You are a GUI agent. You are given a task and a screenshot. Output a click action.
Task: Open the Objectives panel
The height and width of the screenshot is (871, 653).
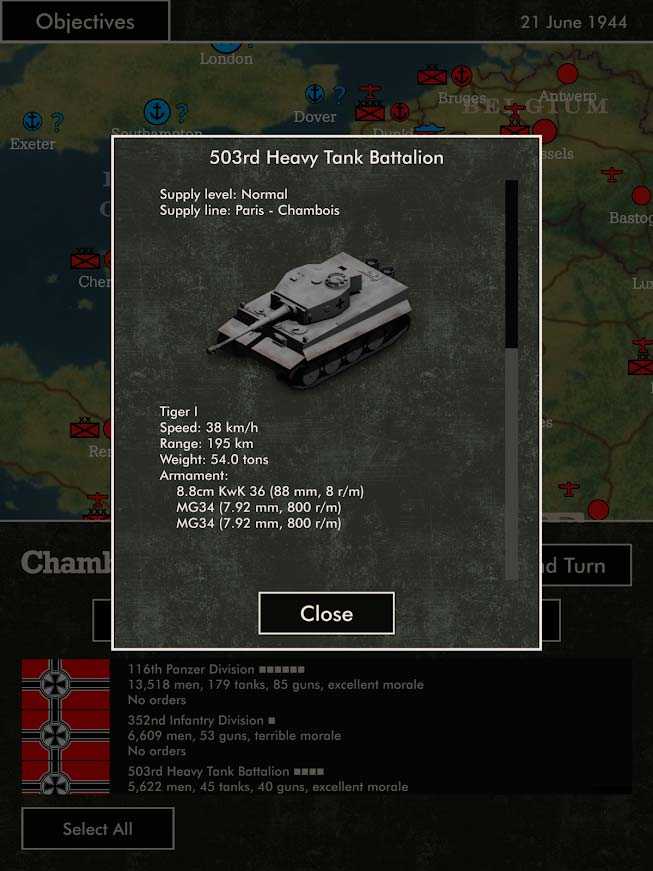pos(85,21)
